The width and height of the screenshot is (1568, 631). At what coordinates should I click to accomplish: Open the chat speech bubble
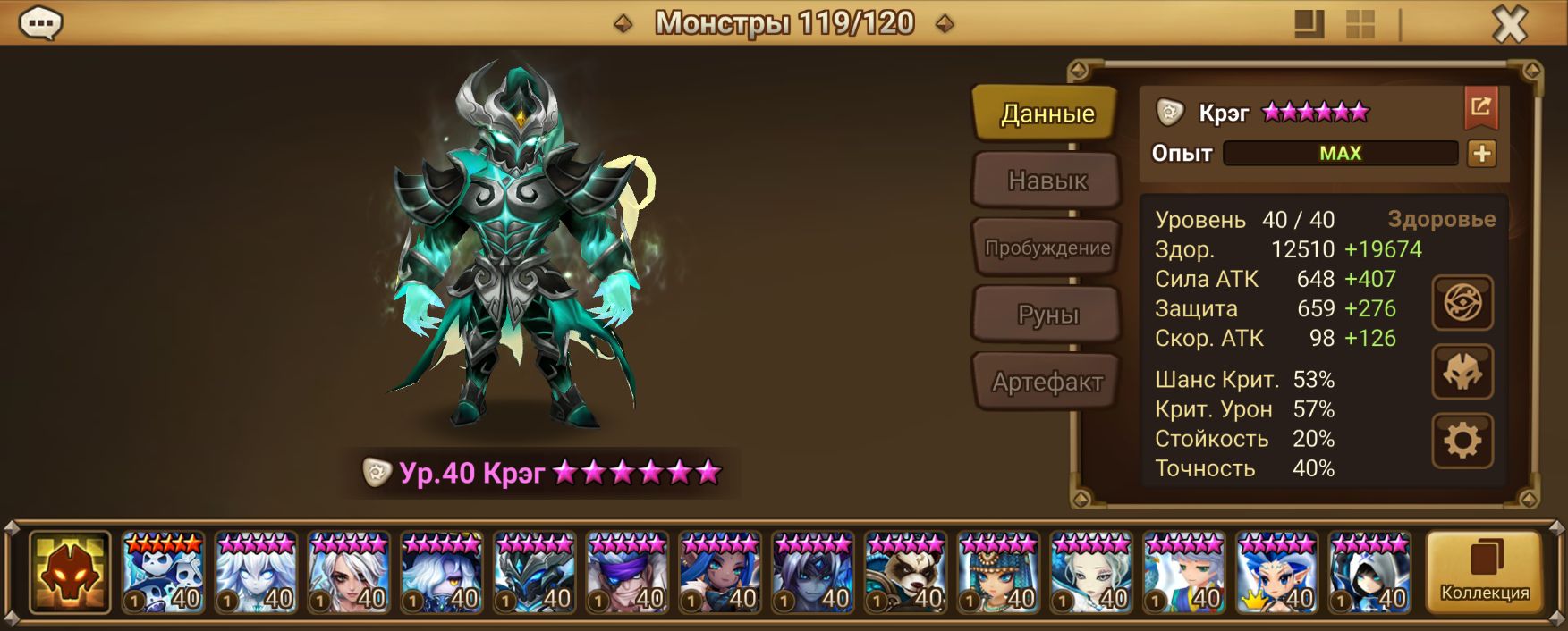[x=40, y=23]
